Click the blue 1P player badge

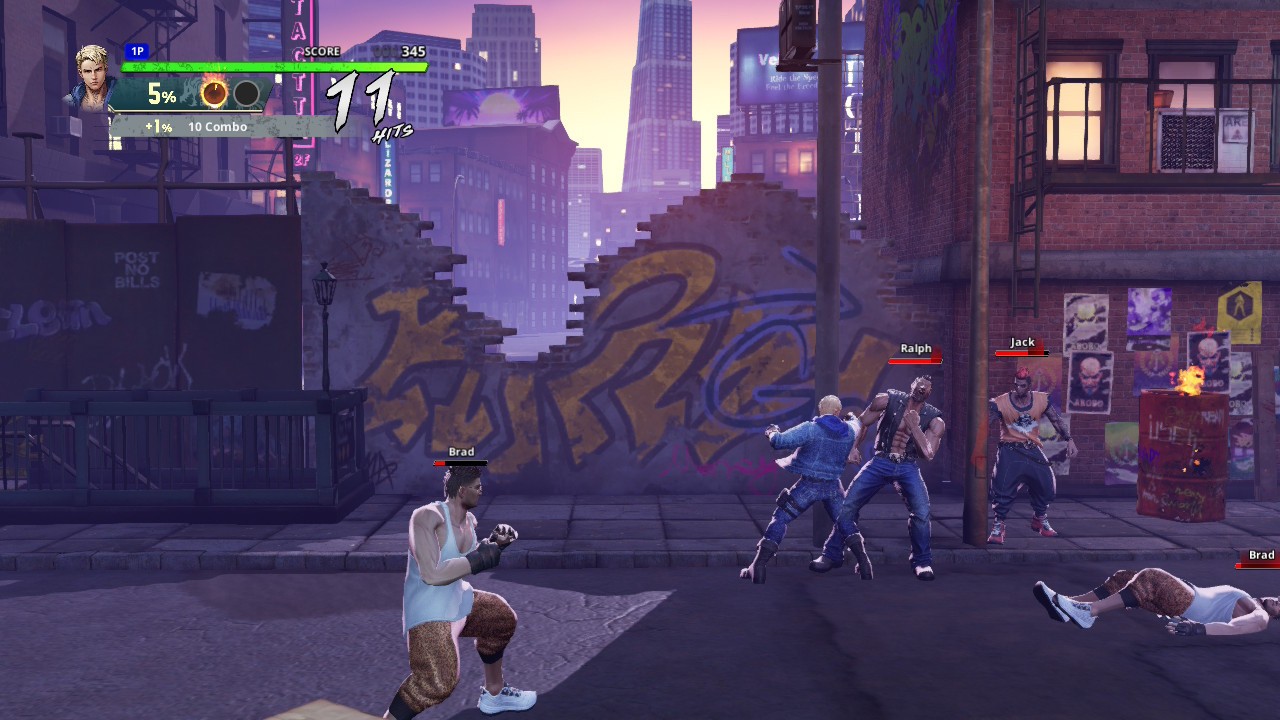tap(137, 51)
